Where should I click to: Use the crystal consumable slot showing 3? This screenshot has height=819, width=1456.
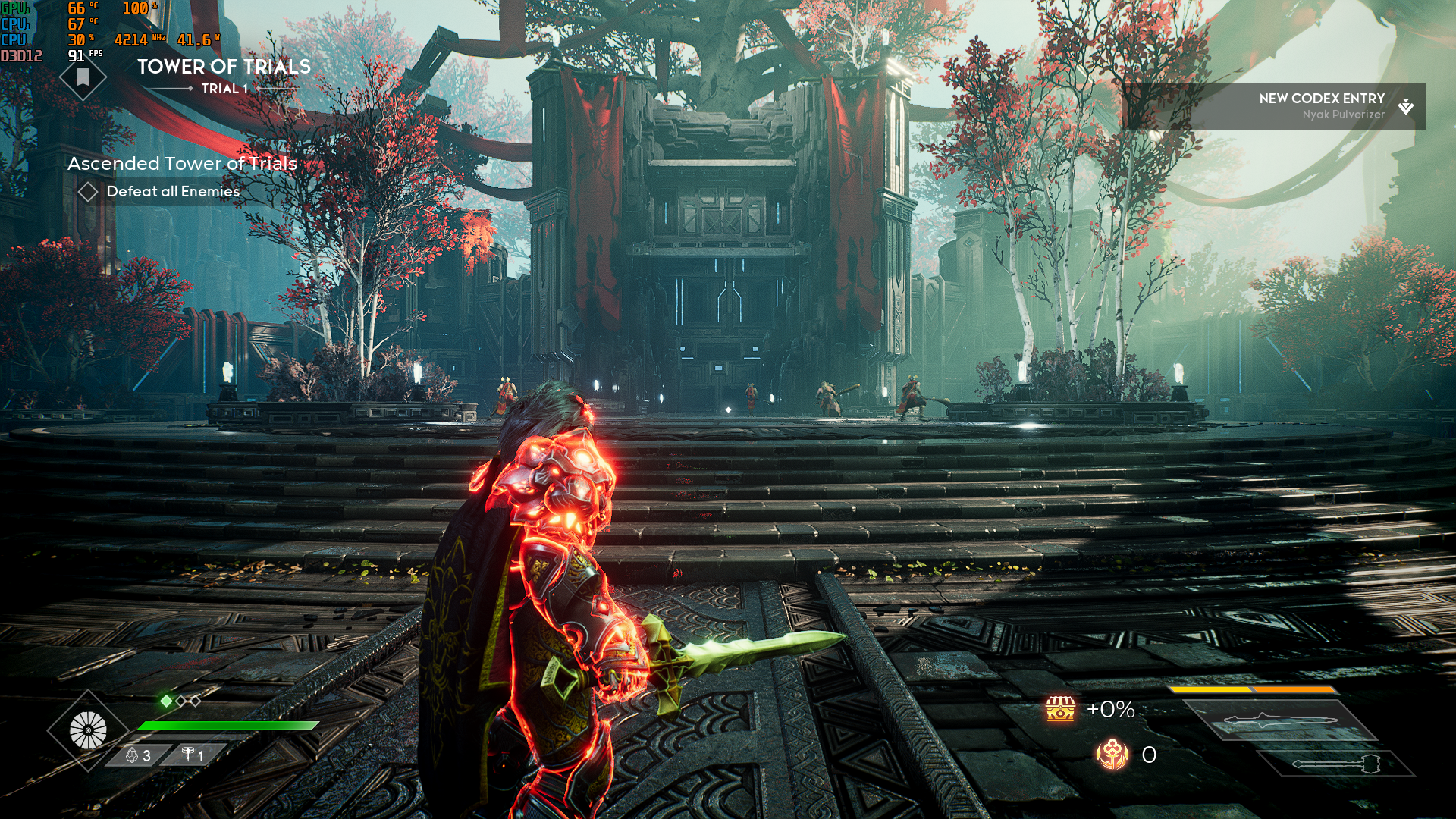tap(138, 755)
